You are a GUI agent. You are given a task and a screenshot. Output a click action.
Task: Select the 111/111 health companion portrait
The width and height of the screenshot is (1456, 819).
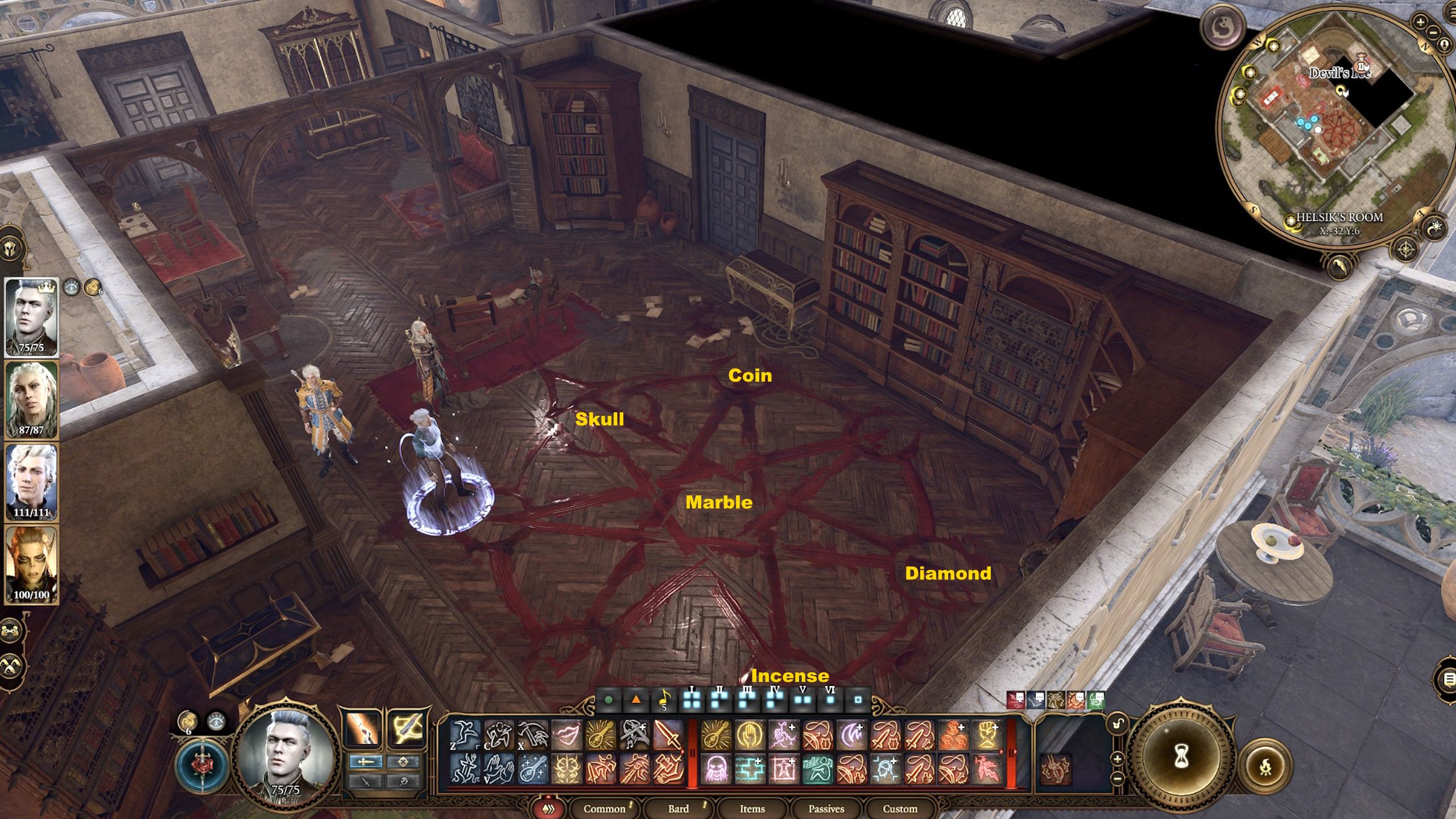pos(31,482)
